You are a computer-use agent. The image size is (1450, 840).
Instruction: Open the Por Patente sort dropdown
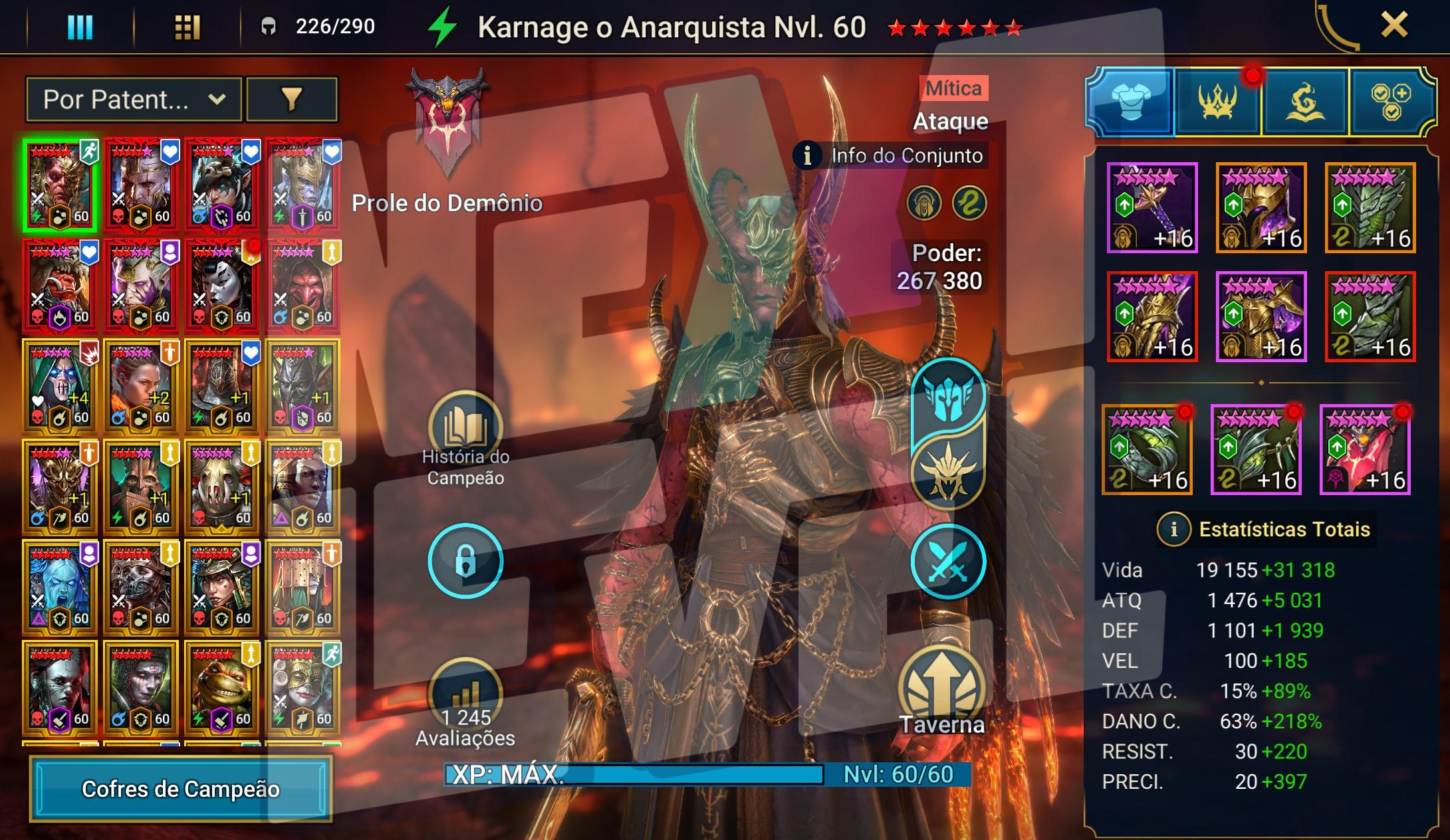pyautogui.click(x=133, y=100)
